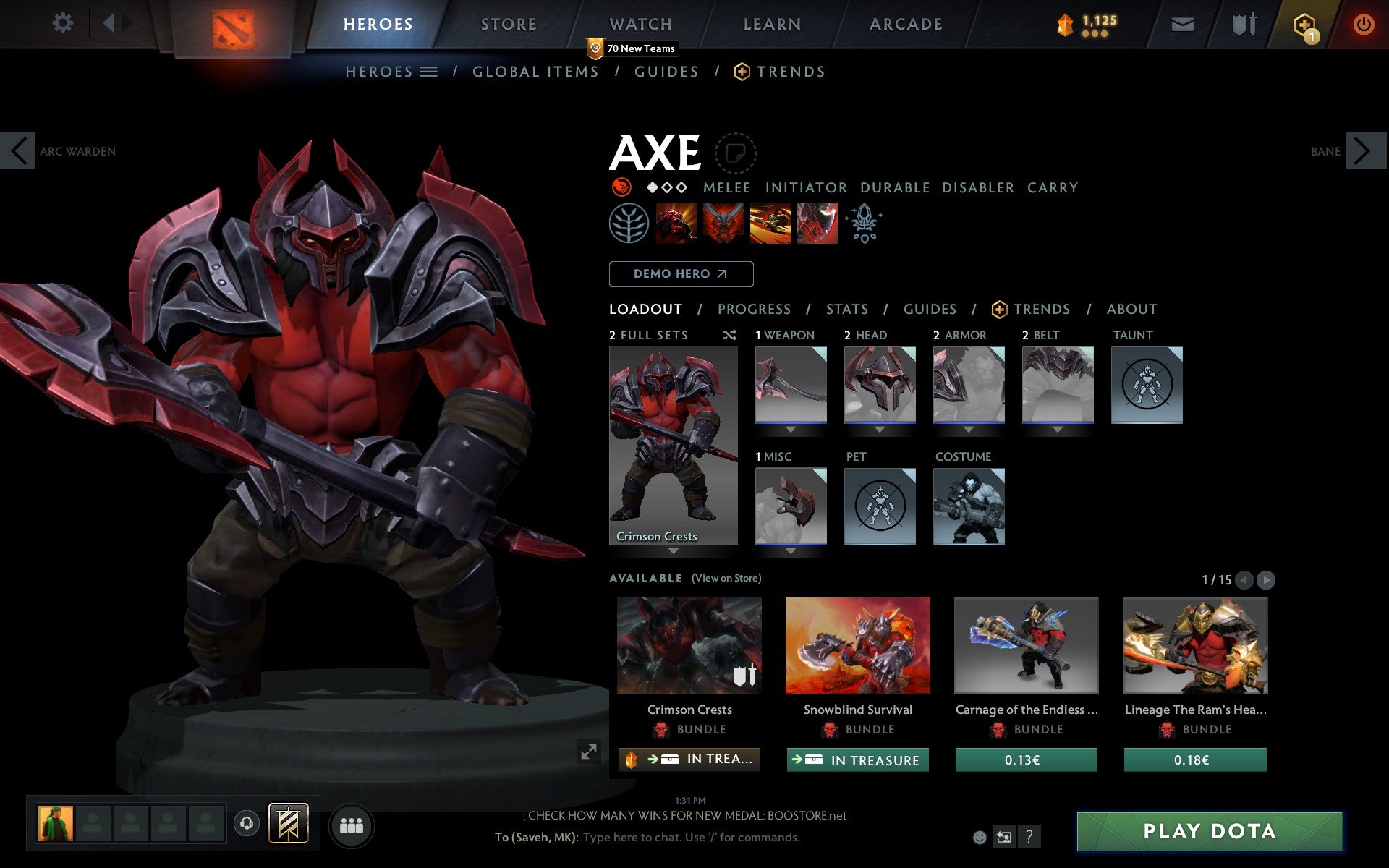Click the hero favorite circle beside AXE
The height and width of the screenshot is (868, 1389).
click(x=736, y=153)
